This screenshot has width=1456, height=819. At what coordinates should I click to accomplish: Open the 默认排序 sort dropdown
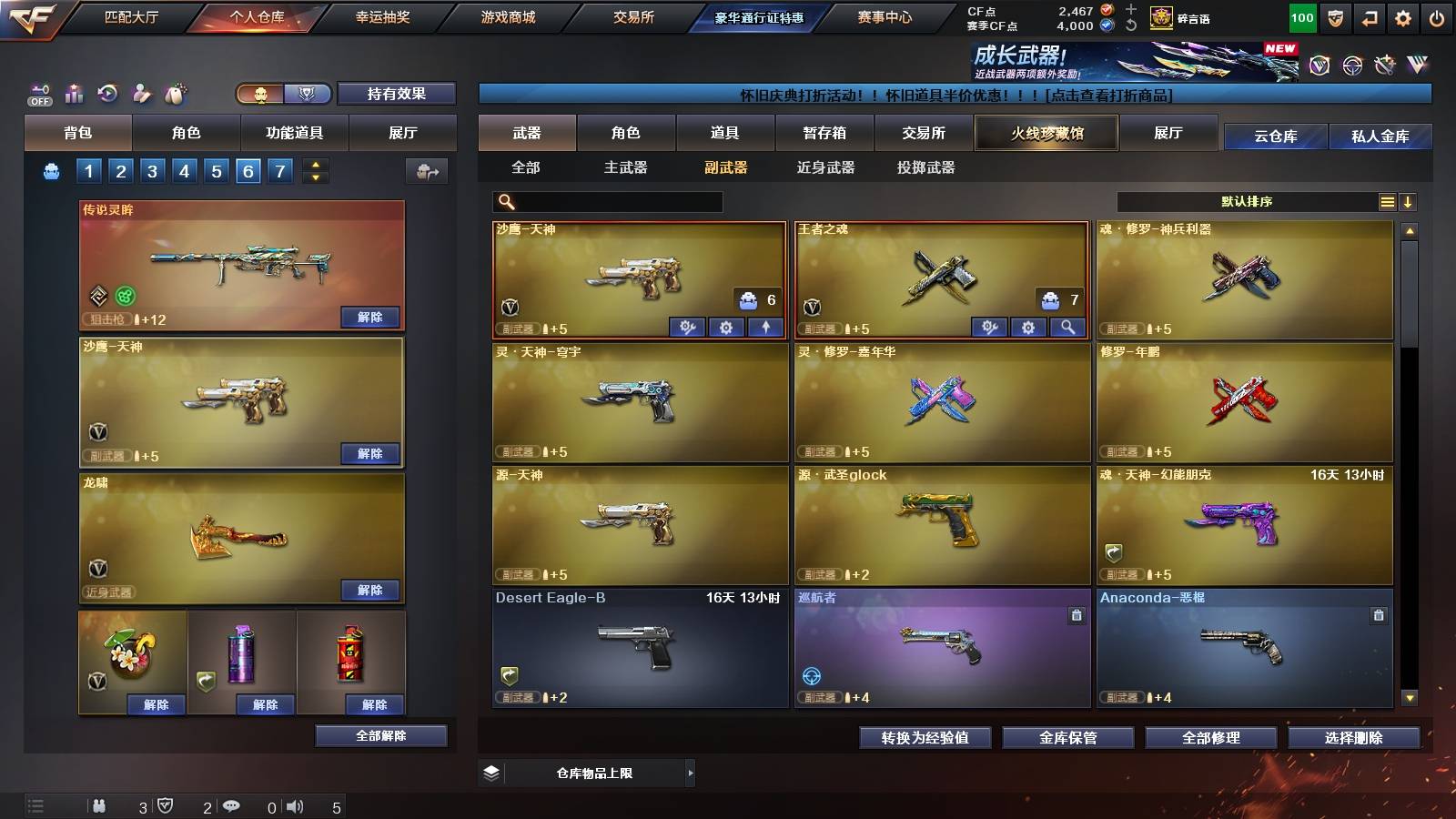1247,201
